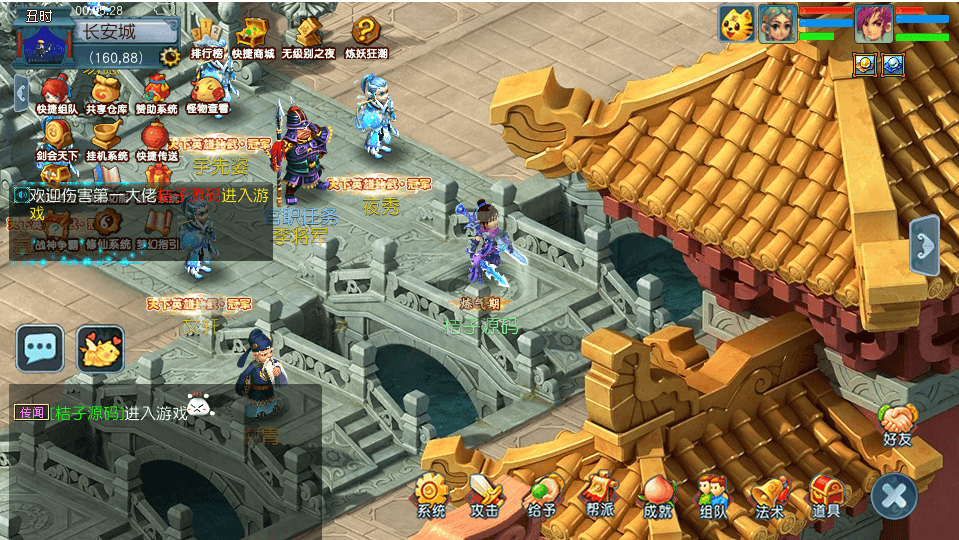
Task: Click the 长安城 minimap location panel
Action: 108,32
